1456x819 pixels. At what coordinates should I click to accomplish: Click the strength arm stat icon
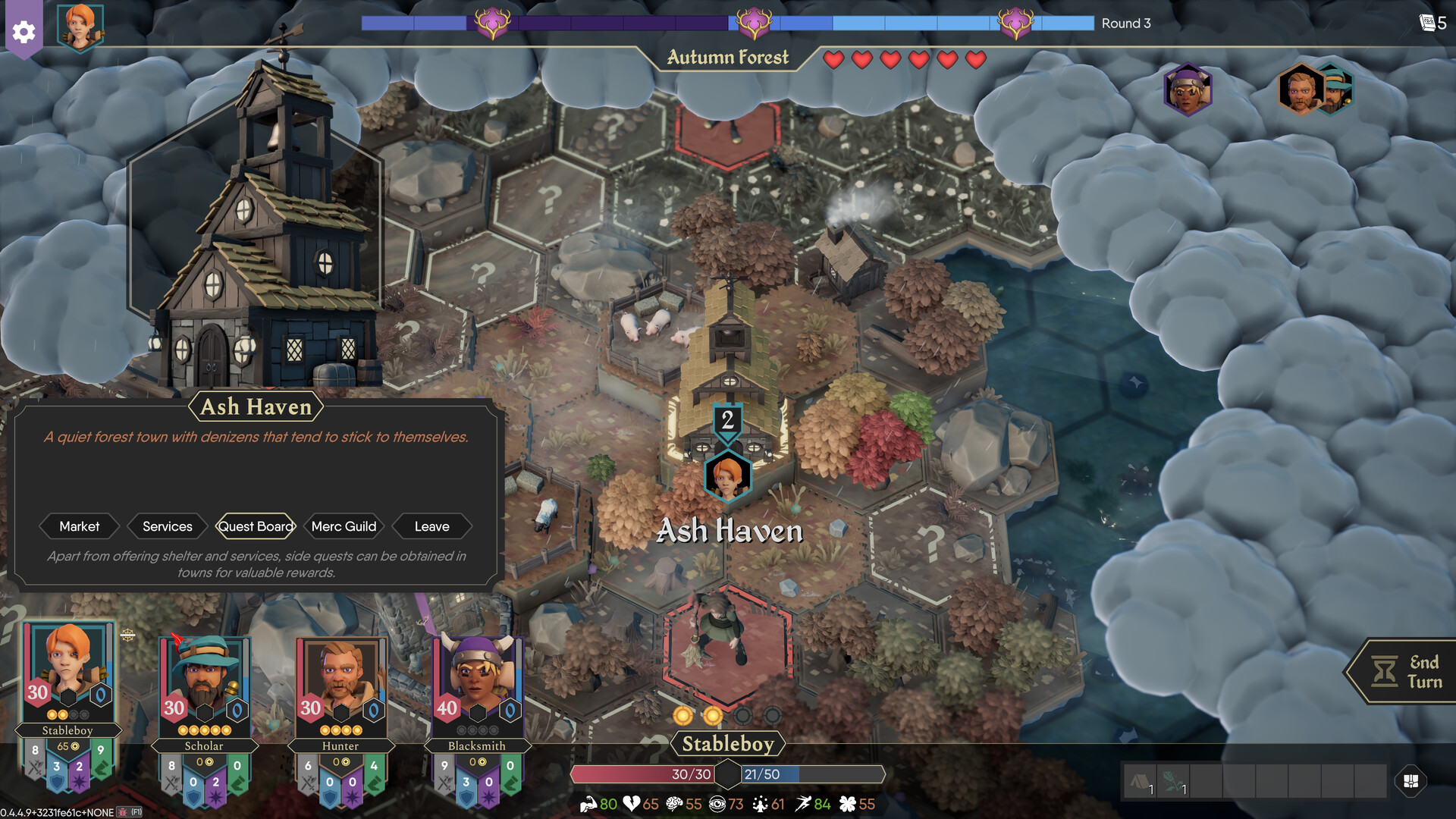coord(591,805)
